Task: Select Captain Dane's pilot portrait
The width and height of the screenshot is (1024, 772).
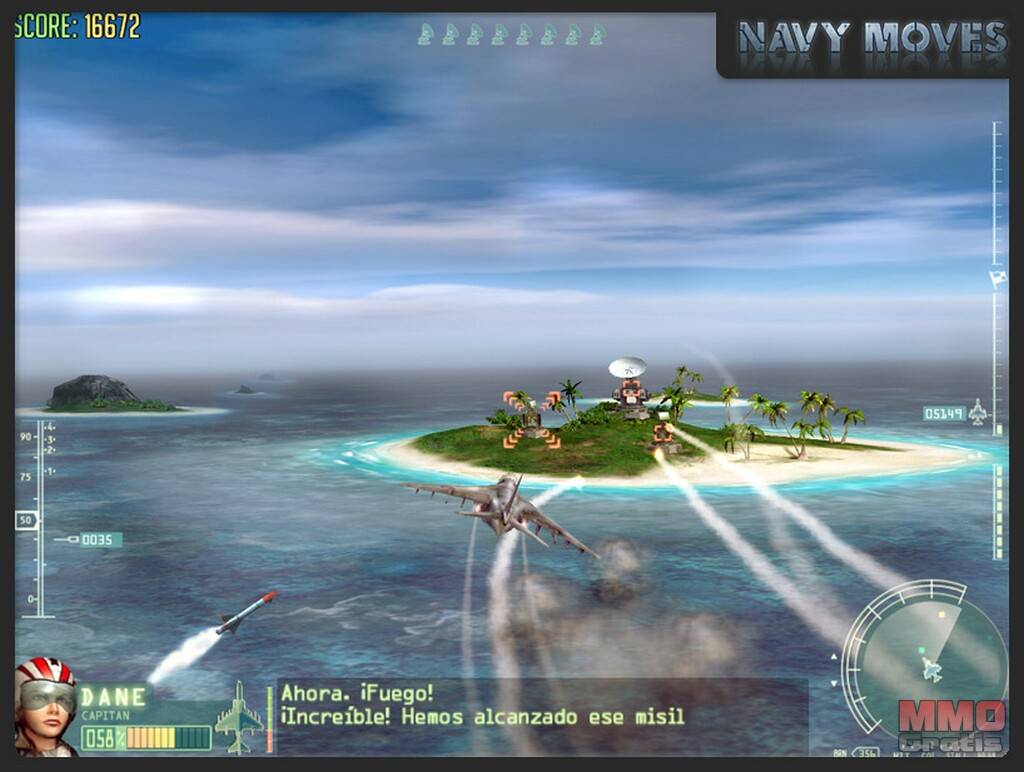Action: coord(46,704)
